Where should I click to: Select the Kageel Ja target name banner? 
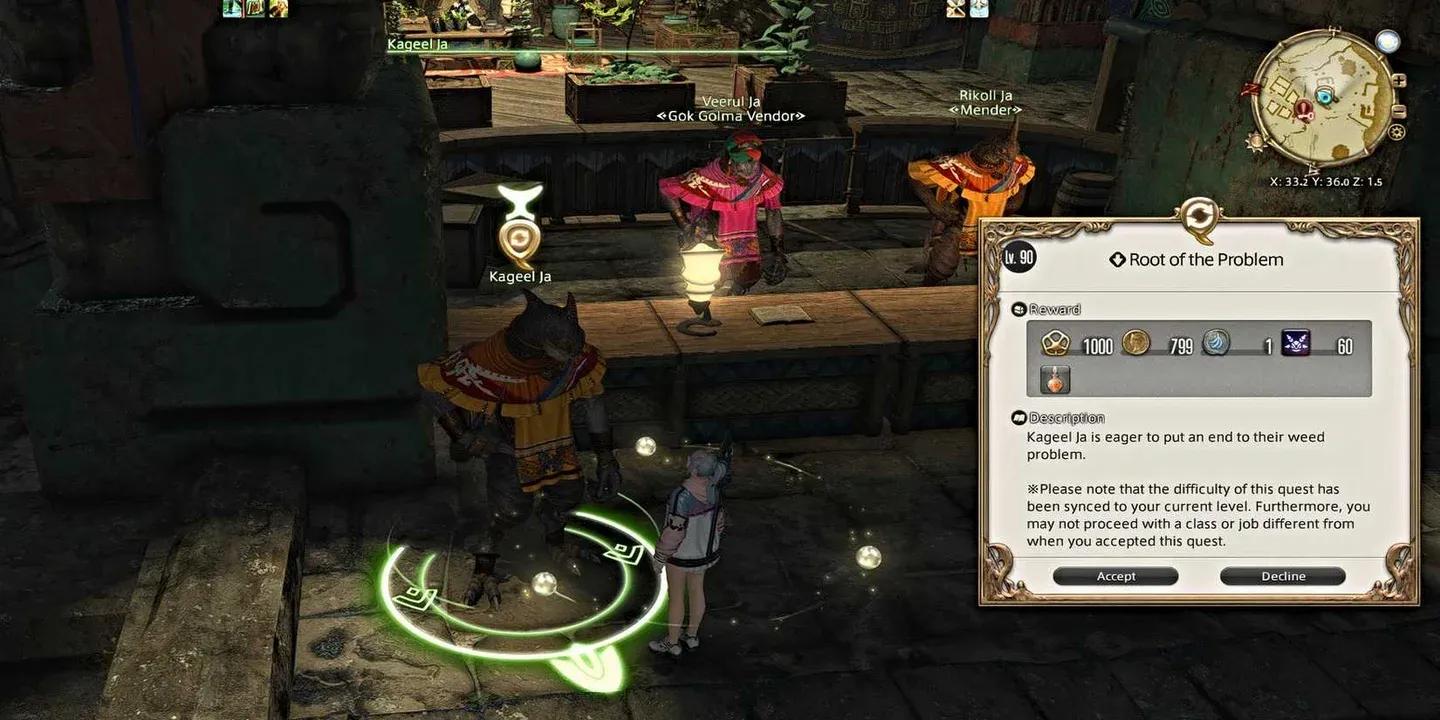pos(418,43)
